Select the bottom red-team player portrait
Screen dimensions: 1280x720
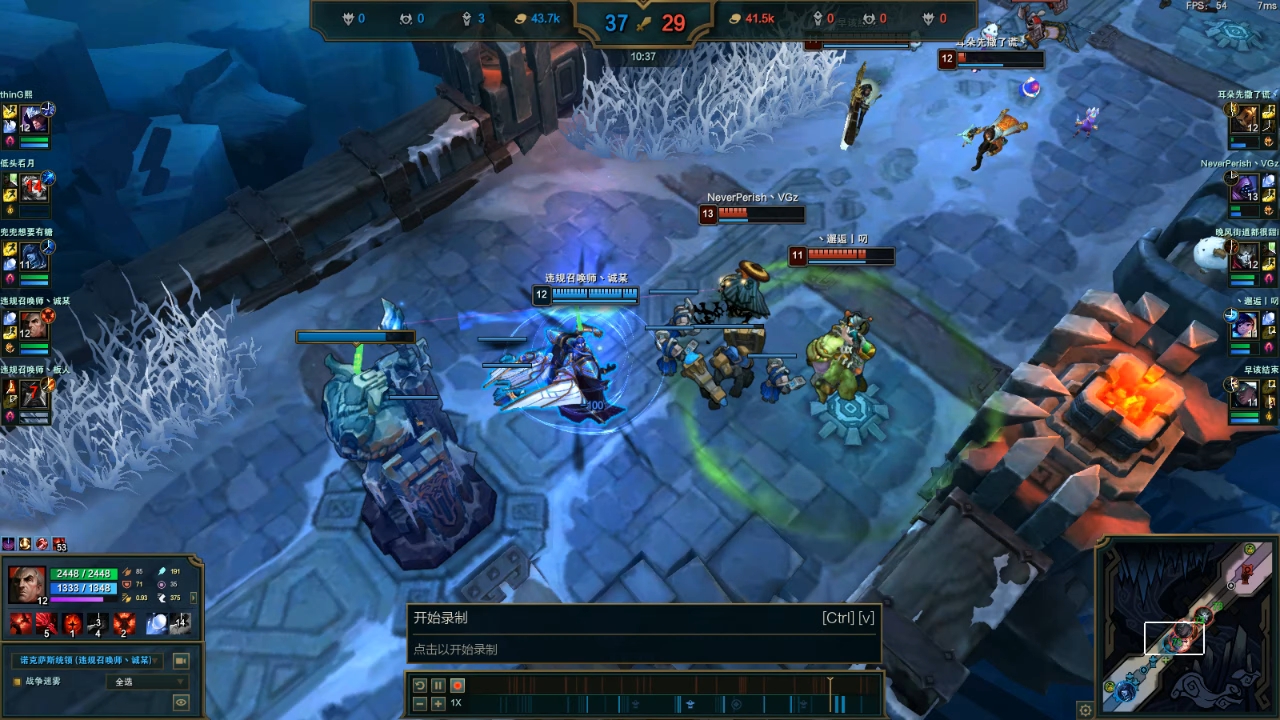tap(1245, 394)
